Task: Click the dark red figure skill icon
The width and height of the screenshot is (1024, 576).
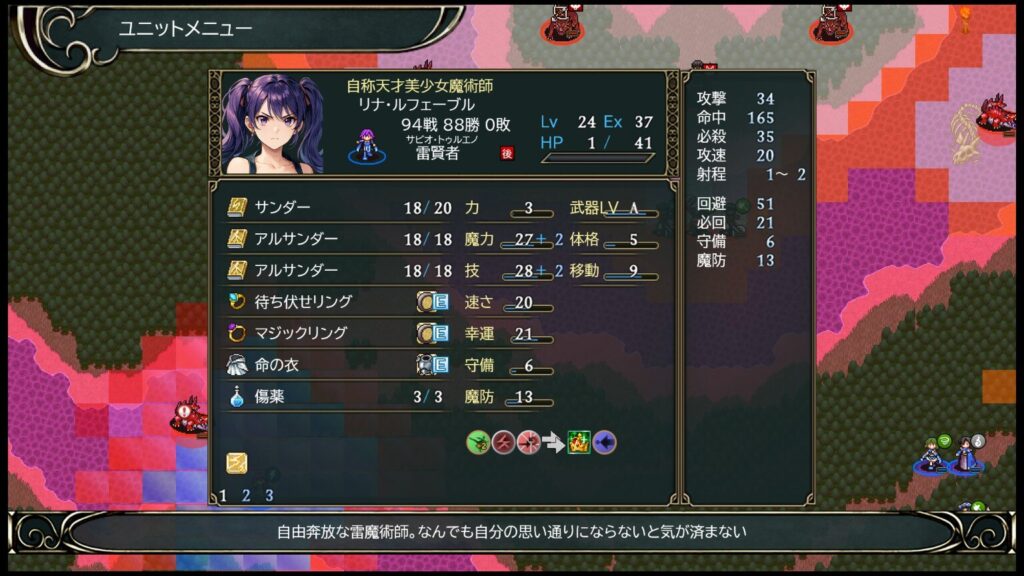Action: tap(504, 442)
